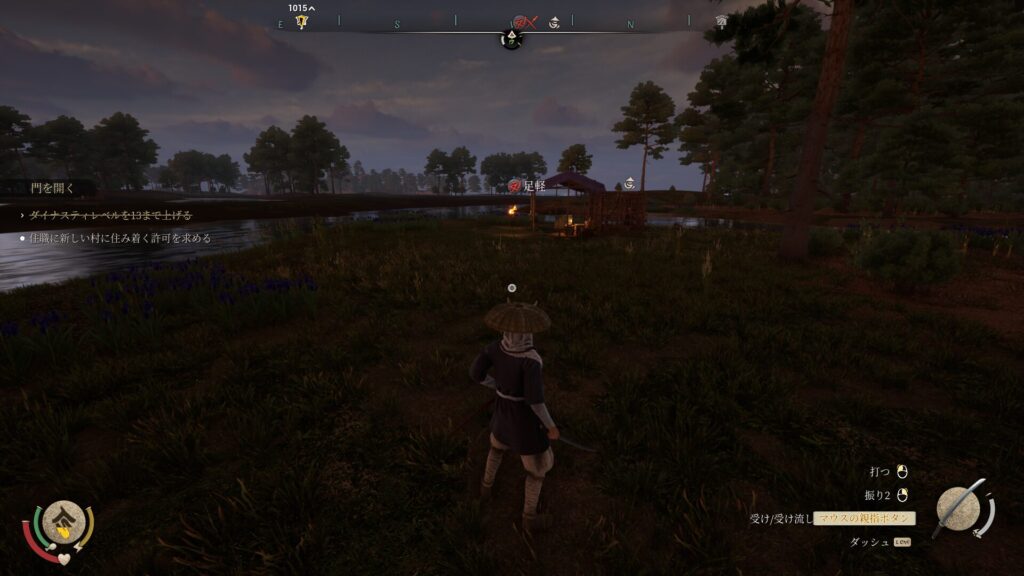1024x576 pixels.
Task: Select the red crossed-swords compass marker
Action: coord(524,21)
